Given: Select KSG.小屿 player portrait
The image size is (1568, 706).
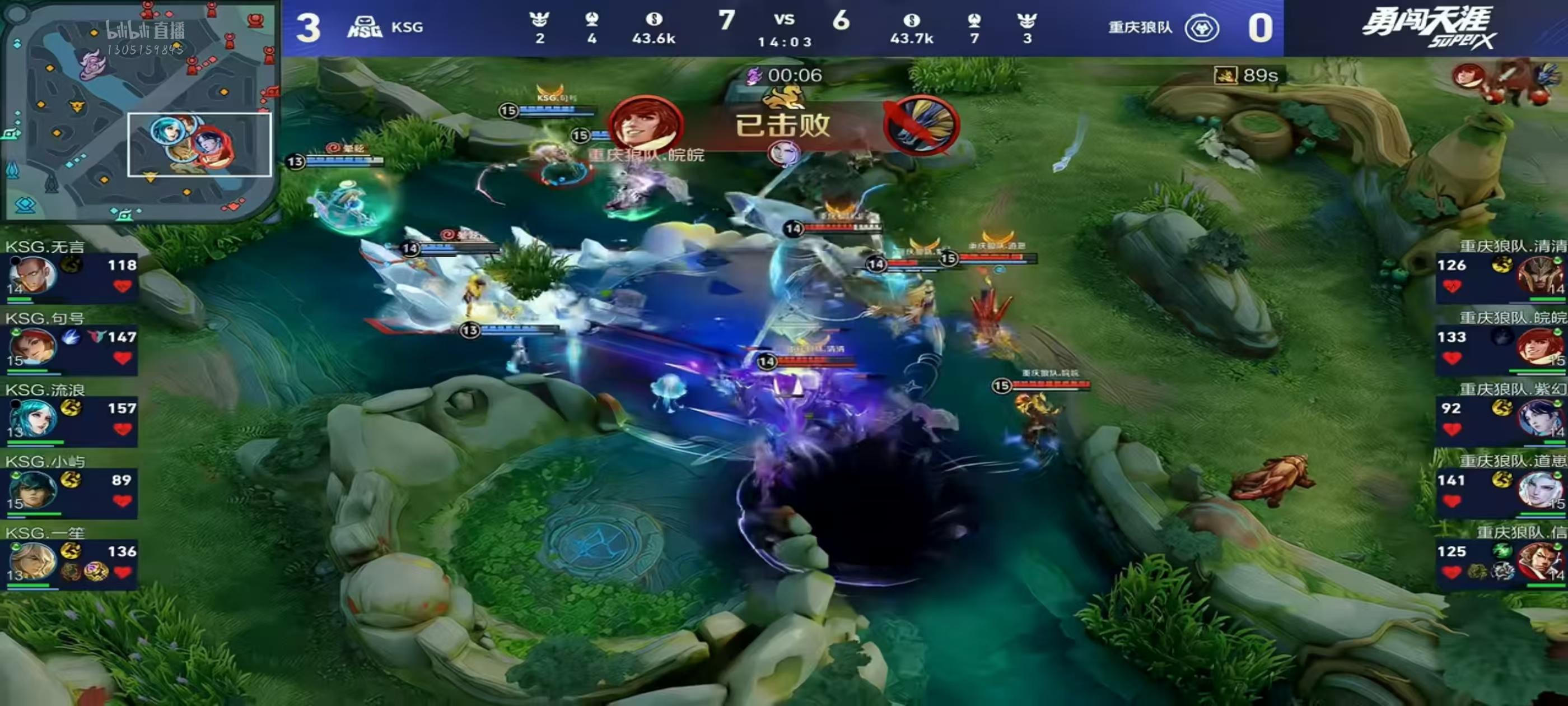Looking at the screenshot, I should tap(32, 490).
